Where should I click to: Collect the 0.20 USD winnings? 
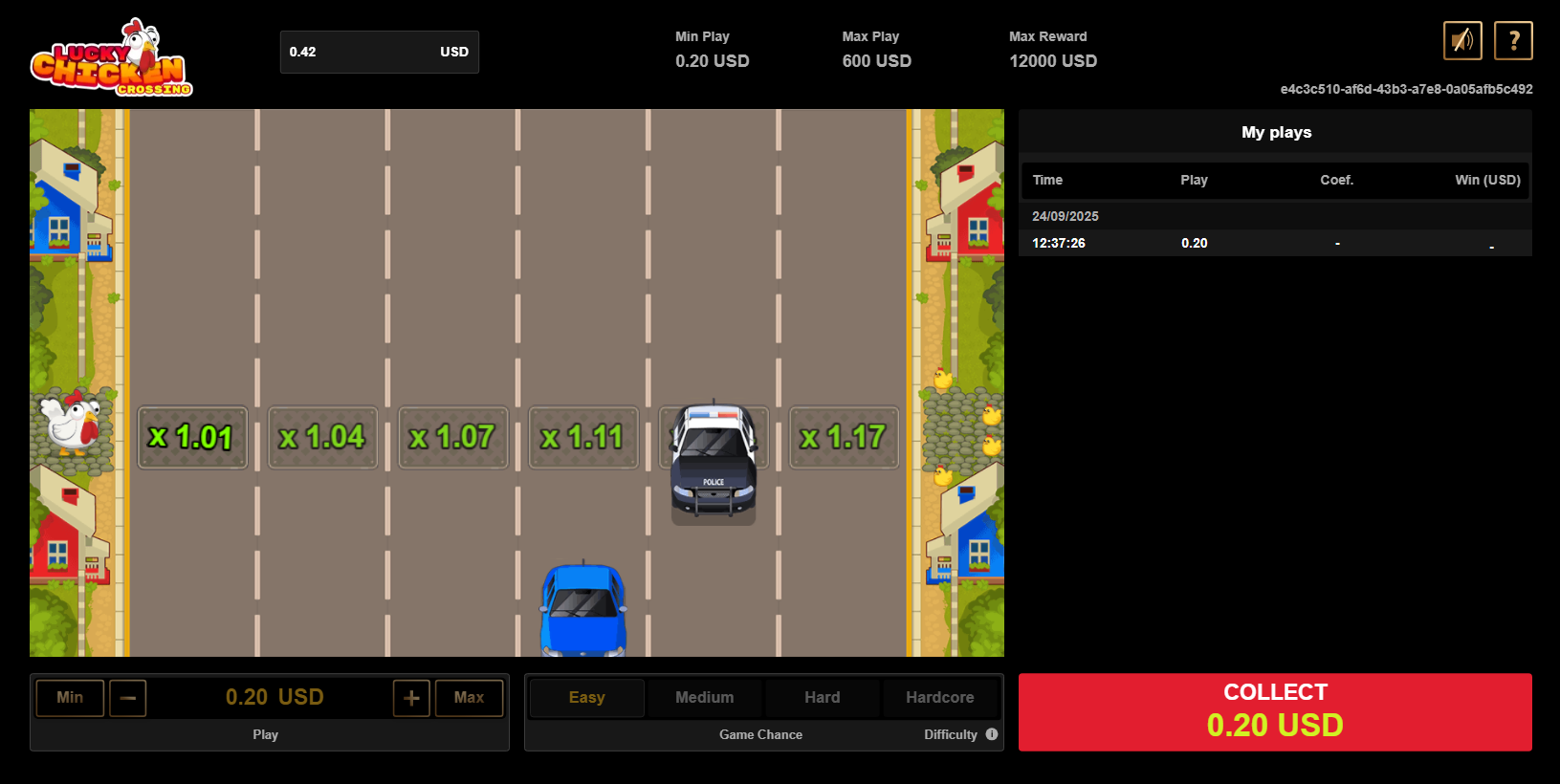pyautogui.click(x=1274, y=711)
